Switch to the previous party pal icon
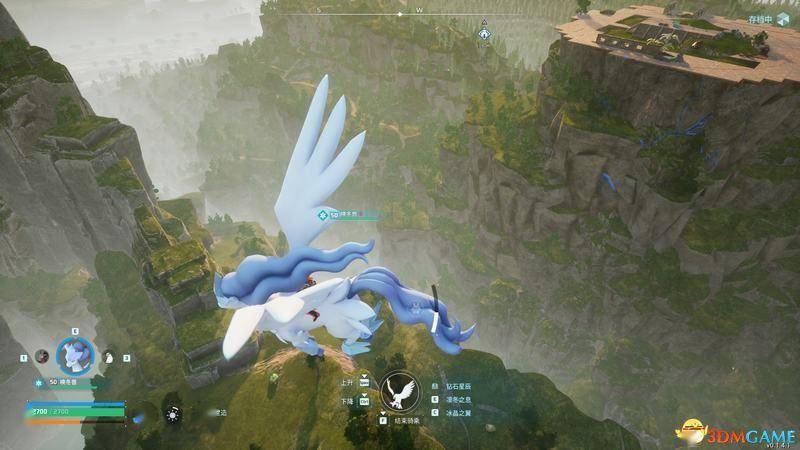The height and width of the screenshot is (450, 800). 41,355
